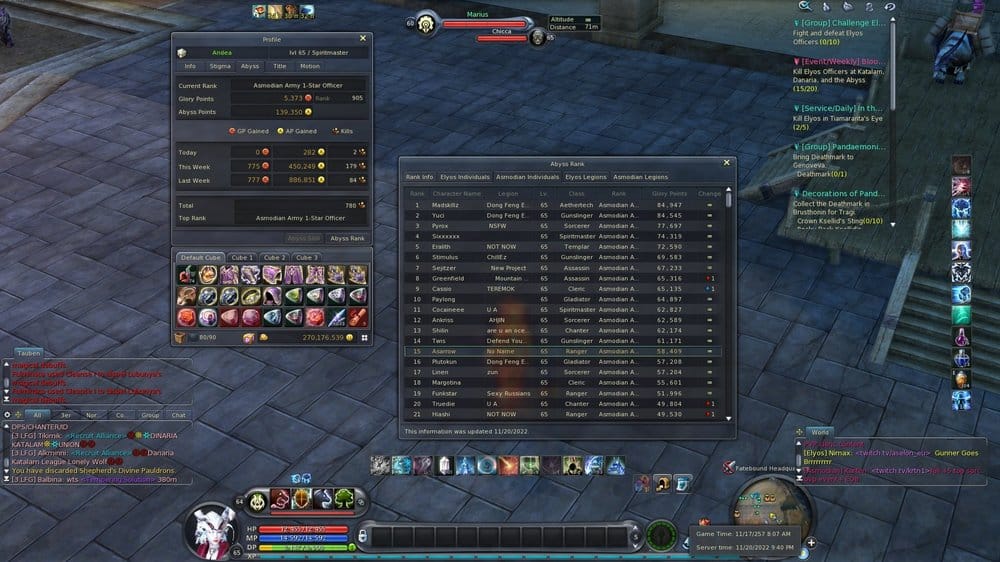
Task: Close the Profile window
Action: pyautogui.click(x=363, y=39)
